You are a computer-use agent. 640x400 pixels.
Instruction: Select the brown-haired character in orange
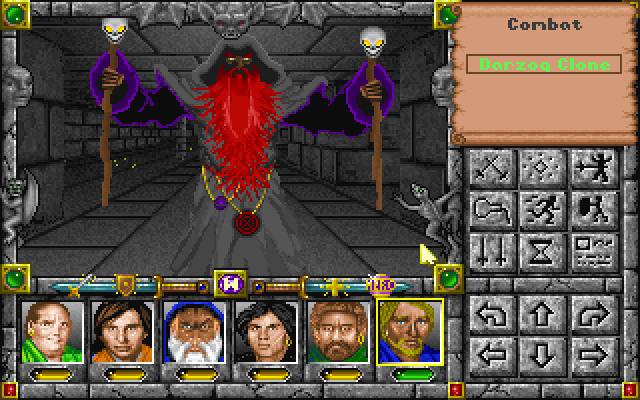(123, 332)
